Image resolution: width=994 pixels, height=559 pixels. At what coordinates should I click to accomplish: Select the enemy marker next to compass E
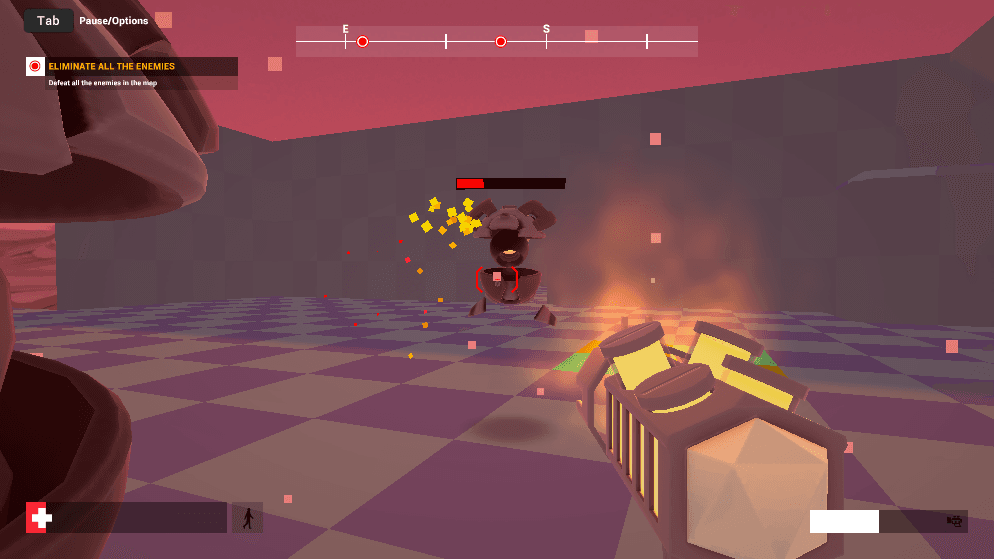pyautogui.click(x=363, y=41)
